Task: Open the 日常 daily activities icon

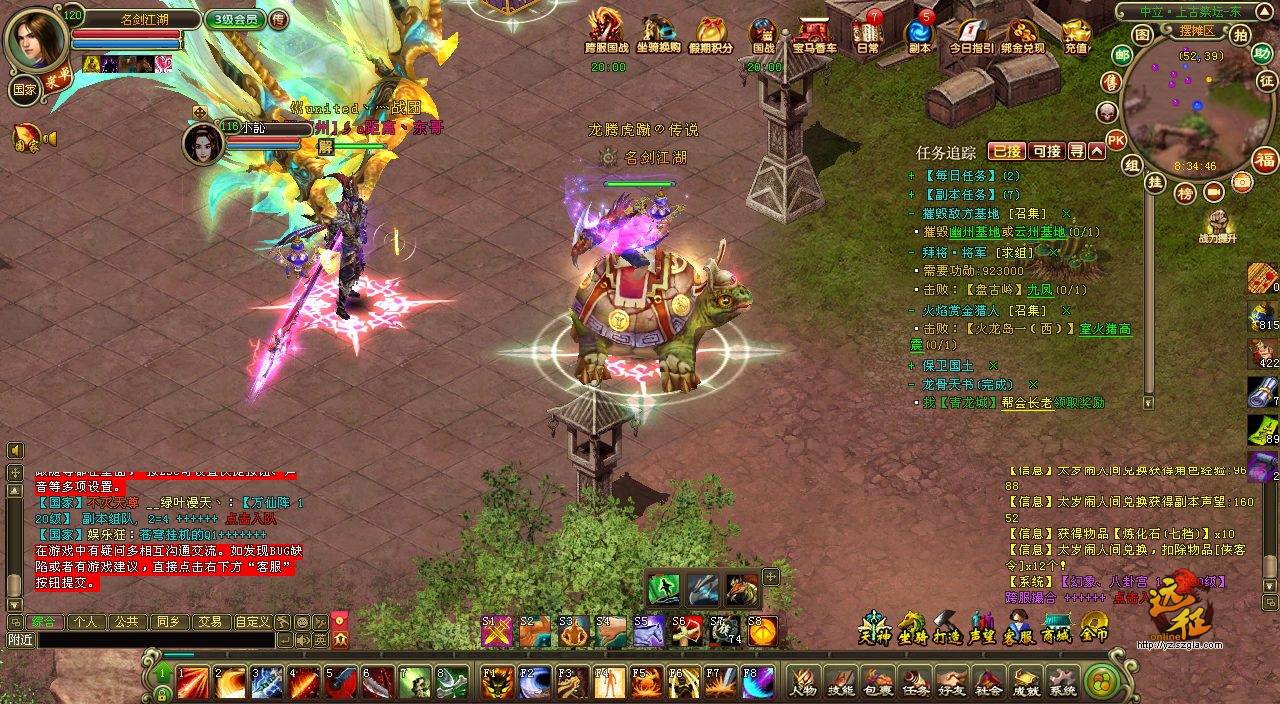Action: click(868, 37)
